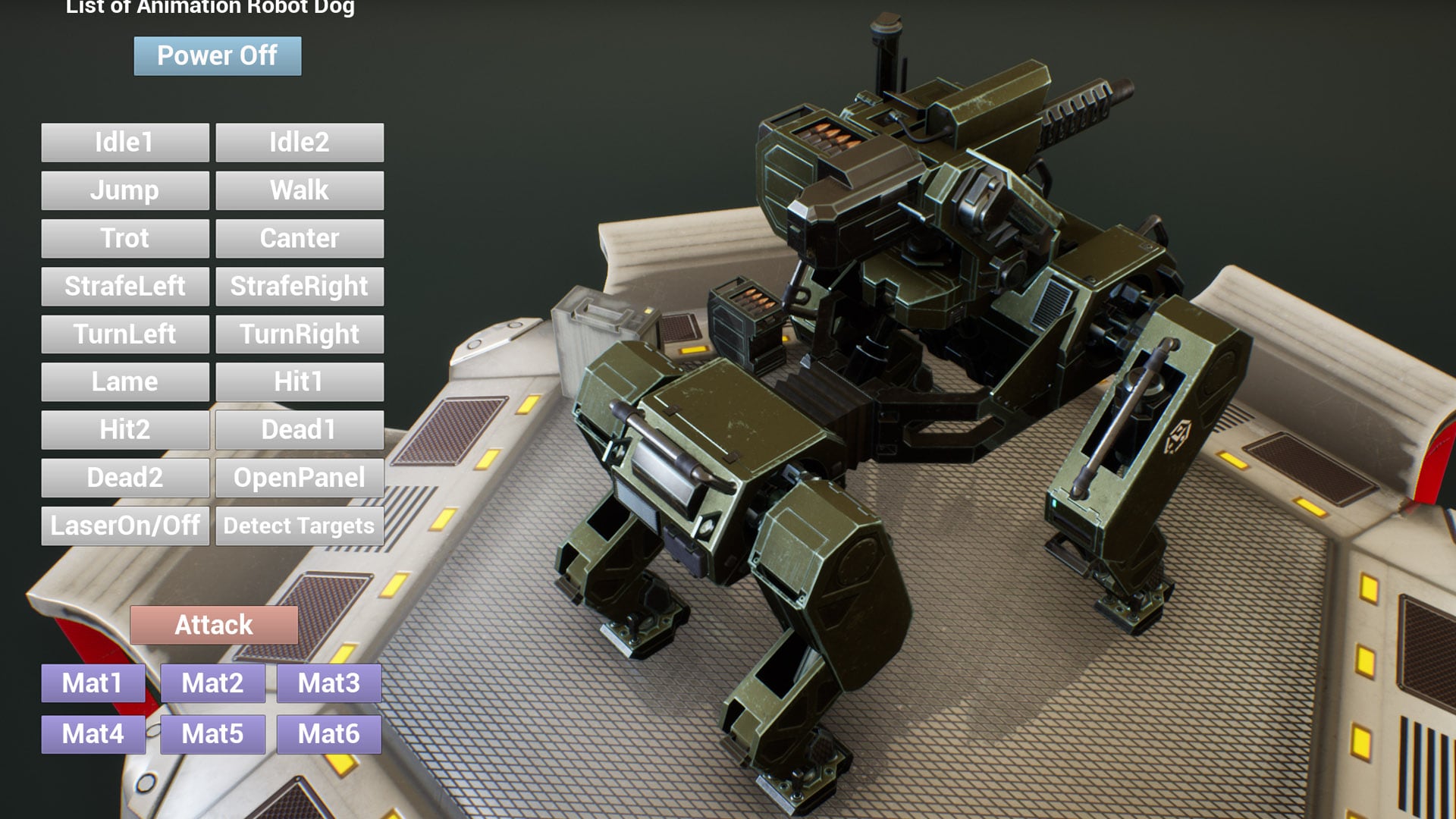Open the robot's panel with OpenPanel
This screenshot has width=1456, height=819.
300,478
